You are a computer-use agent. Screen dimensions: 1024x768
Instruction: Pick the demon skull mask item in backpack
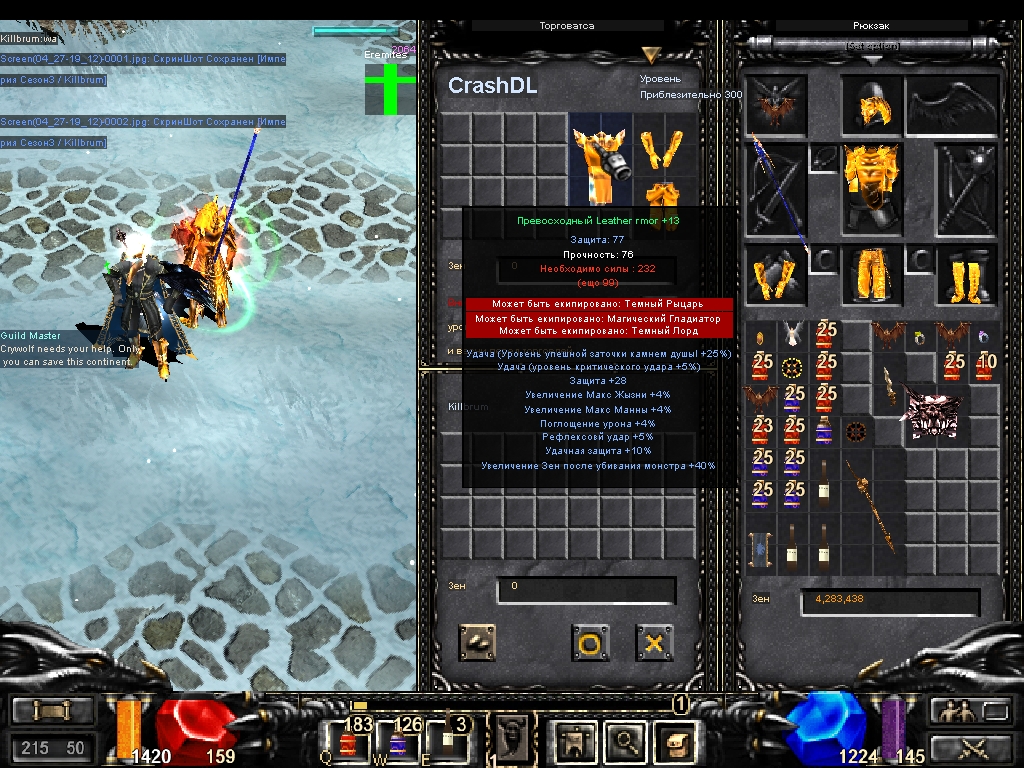pyautogui.click(x=937, y=413)
